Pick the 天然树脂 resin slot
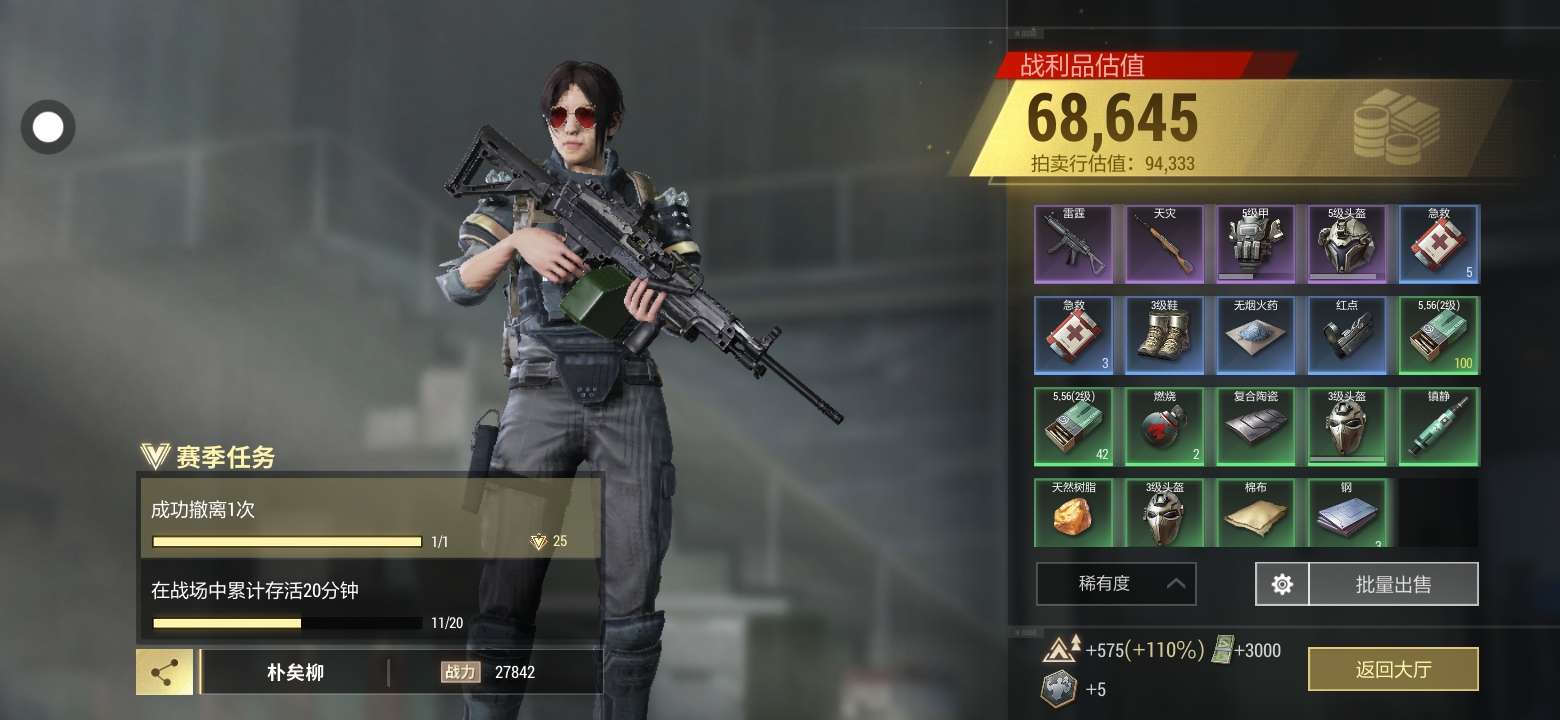Viewport: 1560px width, 720px height. [1073, 512]
